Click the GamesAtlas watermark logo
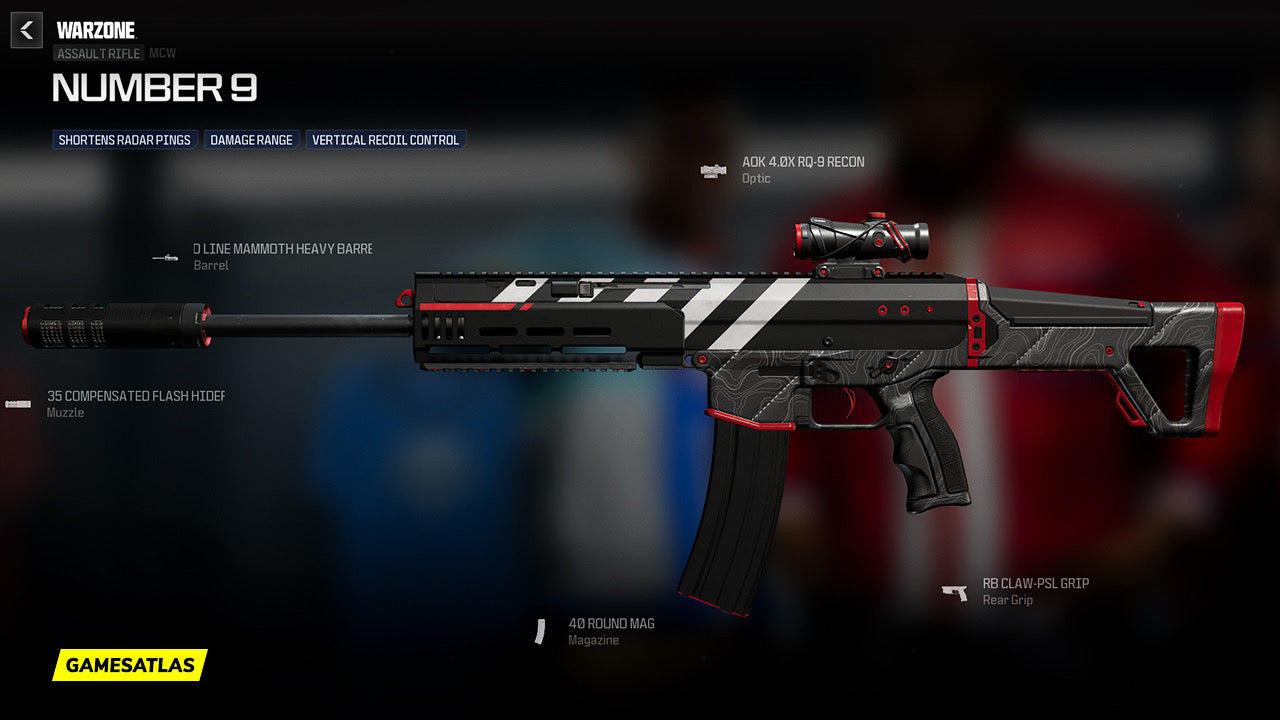1280x720 pixels. point(130,665)
